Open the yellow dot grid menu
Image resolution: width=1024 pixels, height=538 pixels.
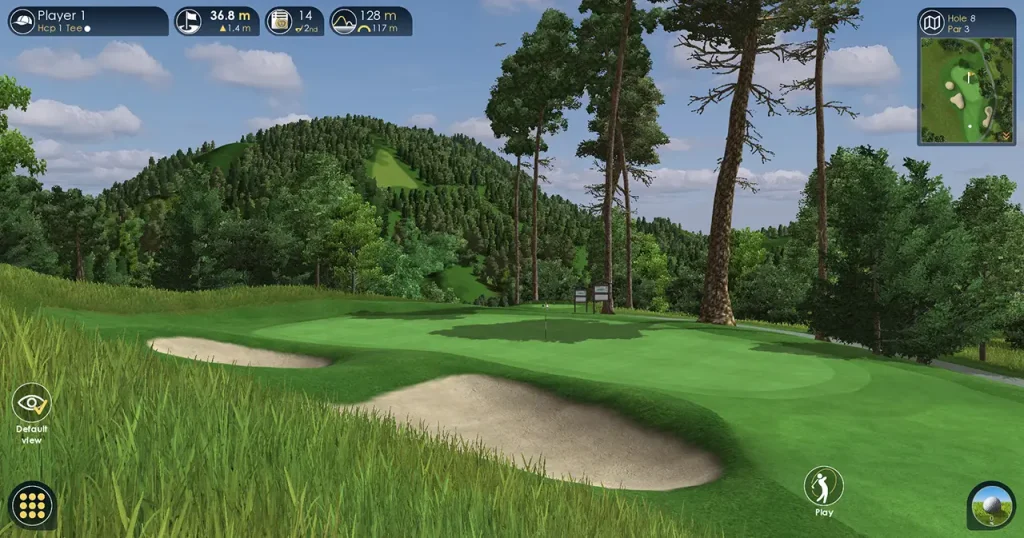(32, 505)
